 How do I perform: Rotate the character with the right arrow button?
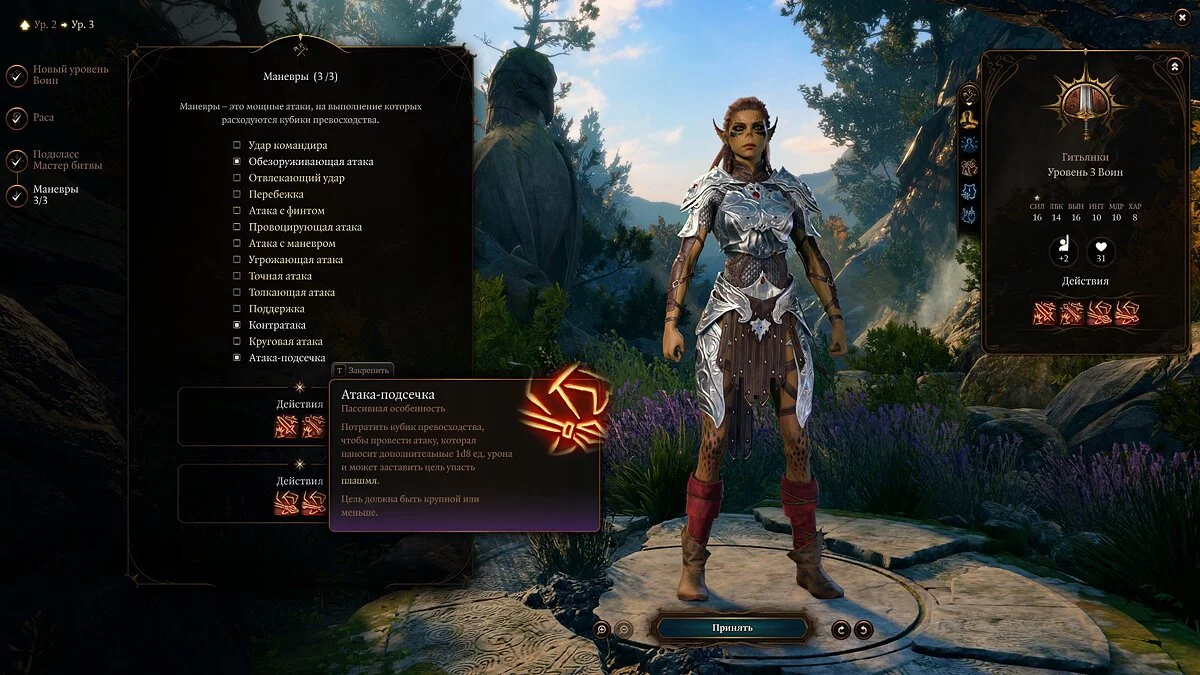863,629
